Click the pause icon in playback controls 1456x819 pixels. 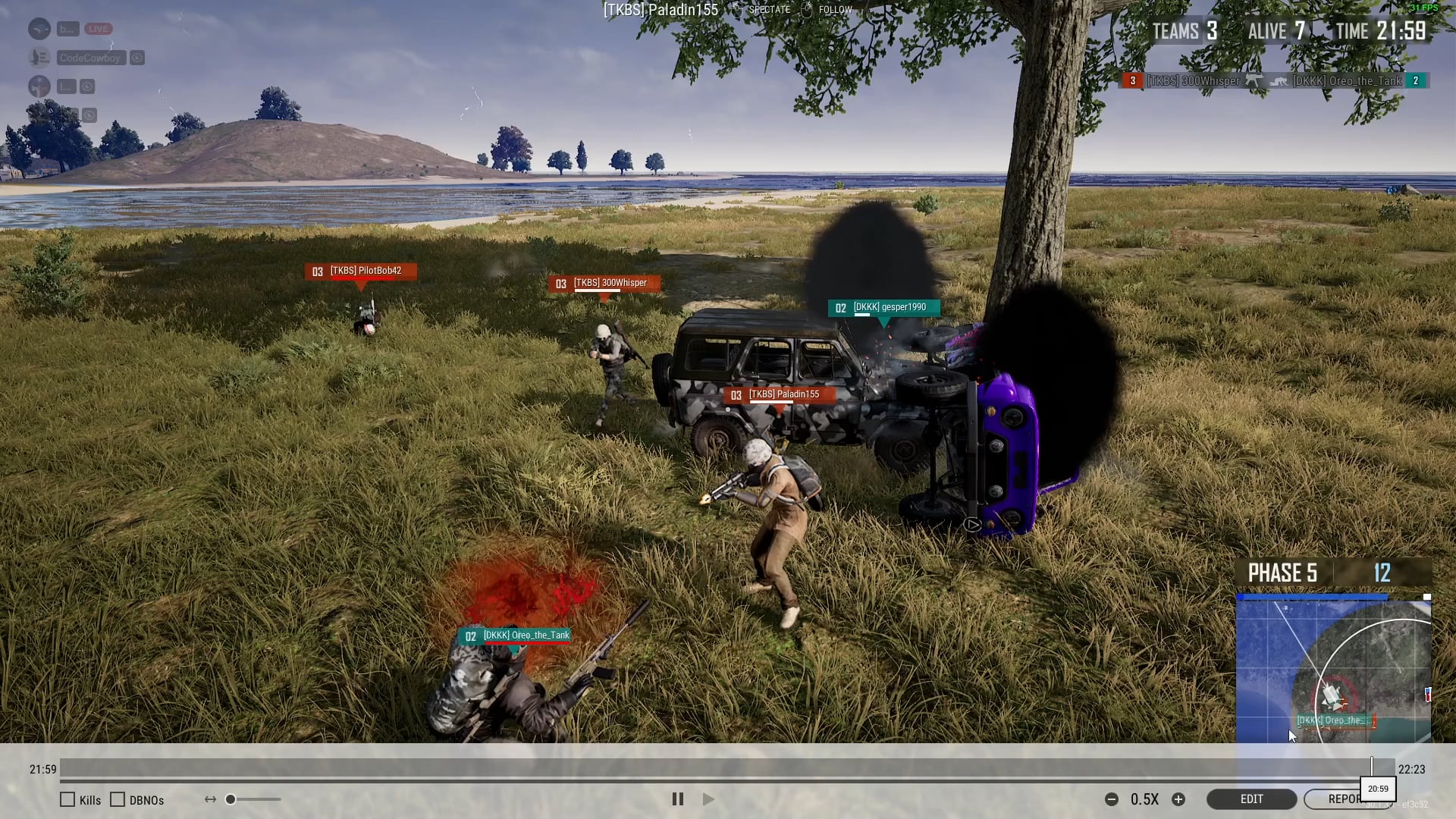[677, 799]
